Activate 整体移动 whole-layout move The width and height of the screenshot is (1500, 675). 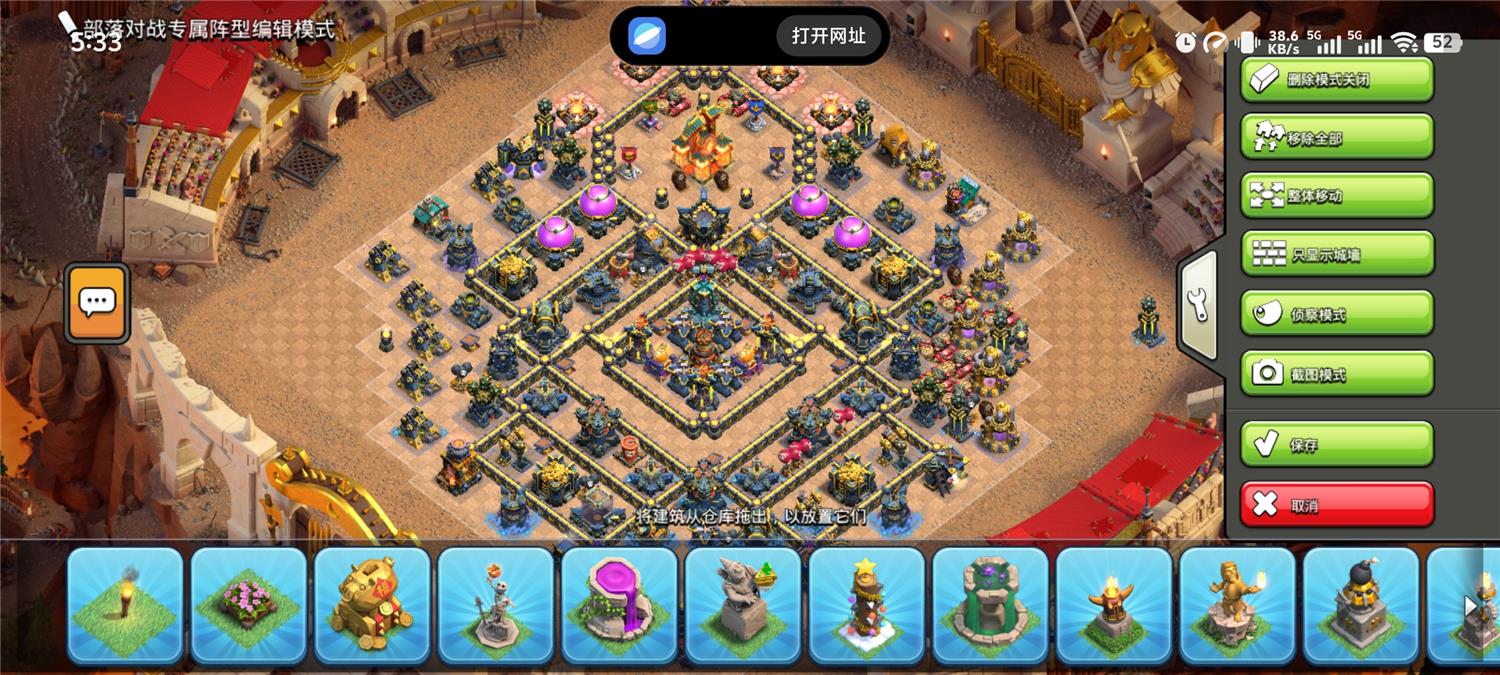(x=1337, y=195)
